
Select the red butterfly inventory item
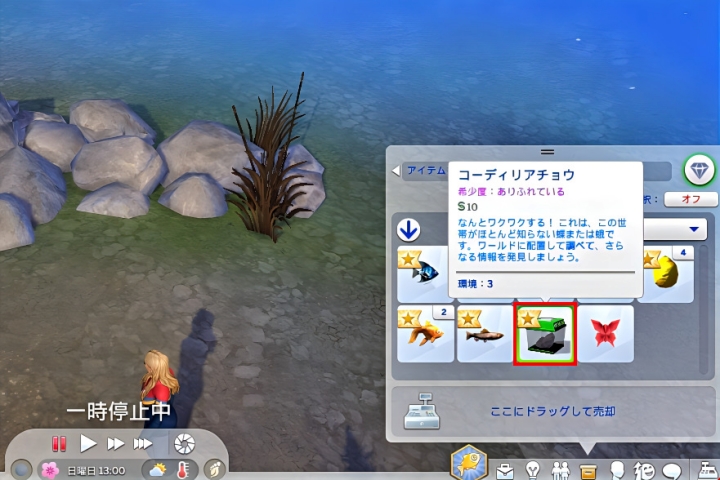605,335
